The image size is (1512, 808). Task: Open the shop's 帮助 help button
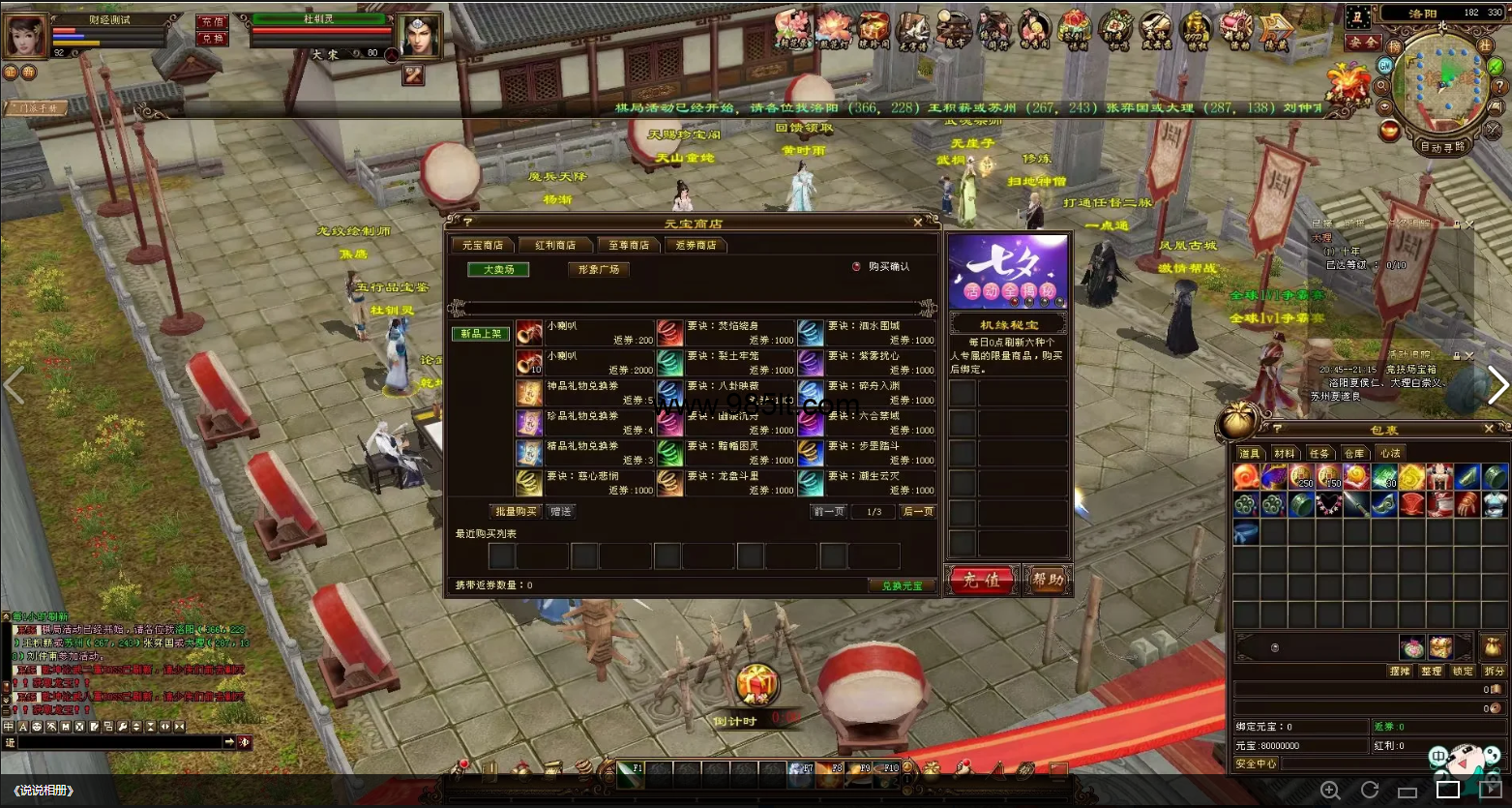[x=1047, y=581]
